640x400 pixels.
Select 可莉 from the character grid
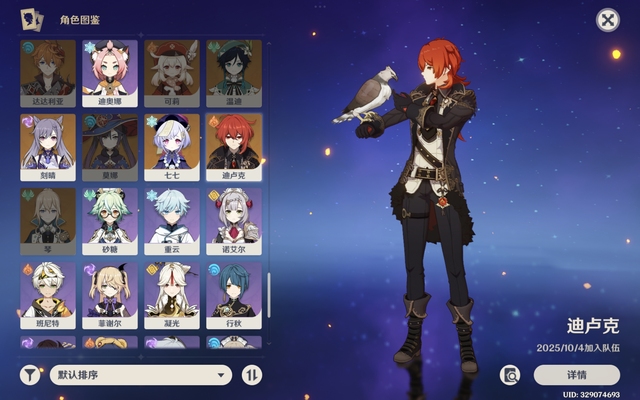(x=172, y=72)
